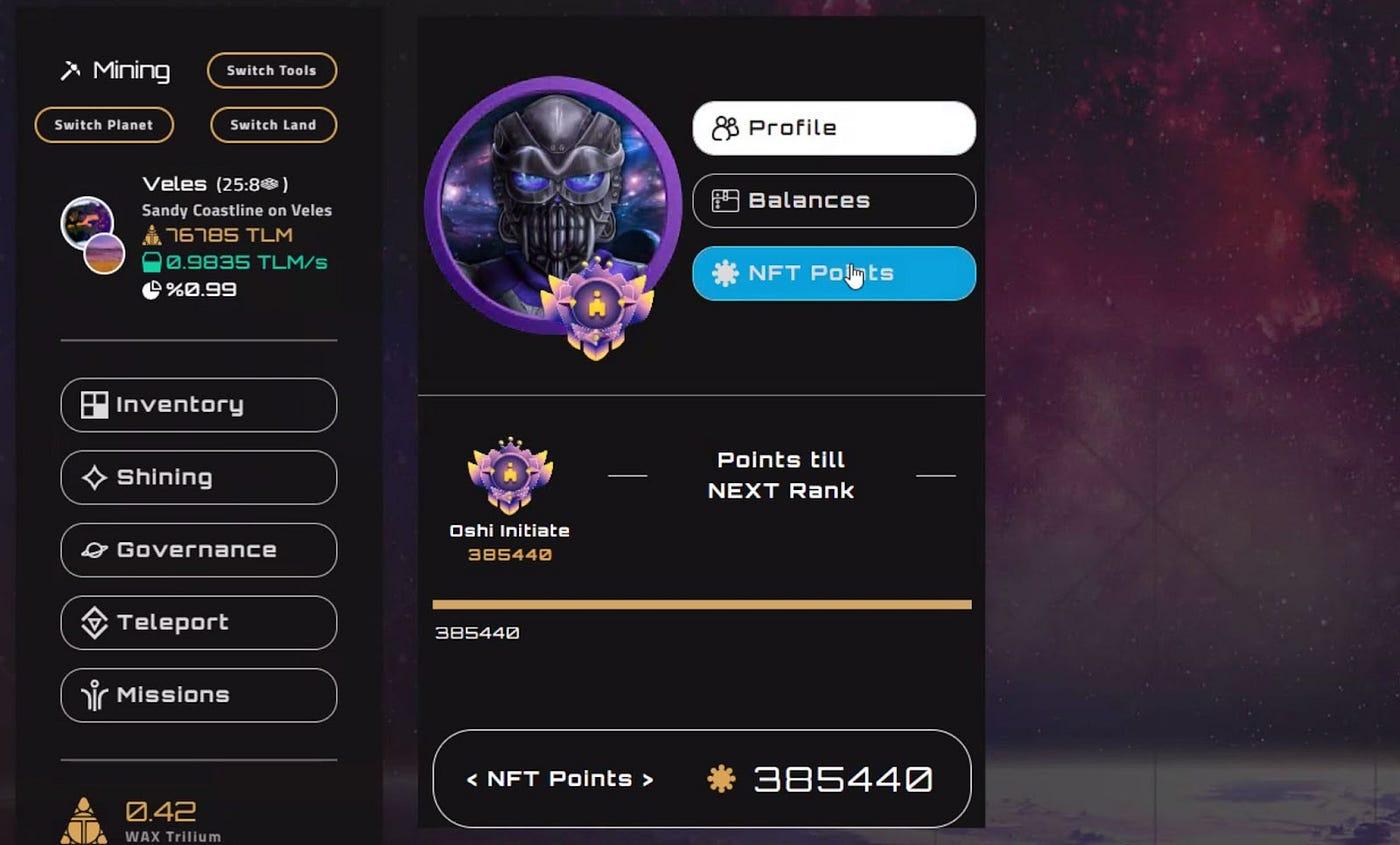This screenshot has height=845, width=1400.
Task: Click the Mining pickaxe icon
Action: [71, 70]
